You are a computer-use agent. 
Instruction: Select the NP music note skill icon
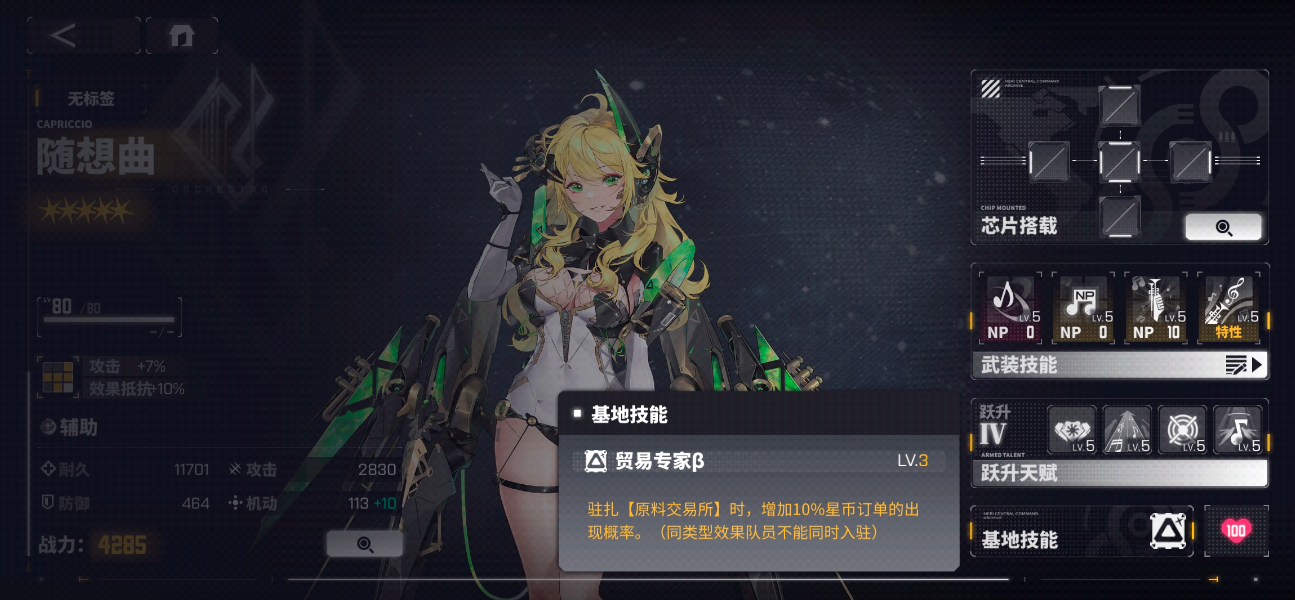pos(1084,309)
